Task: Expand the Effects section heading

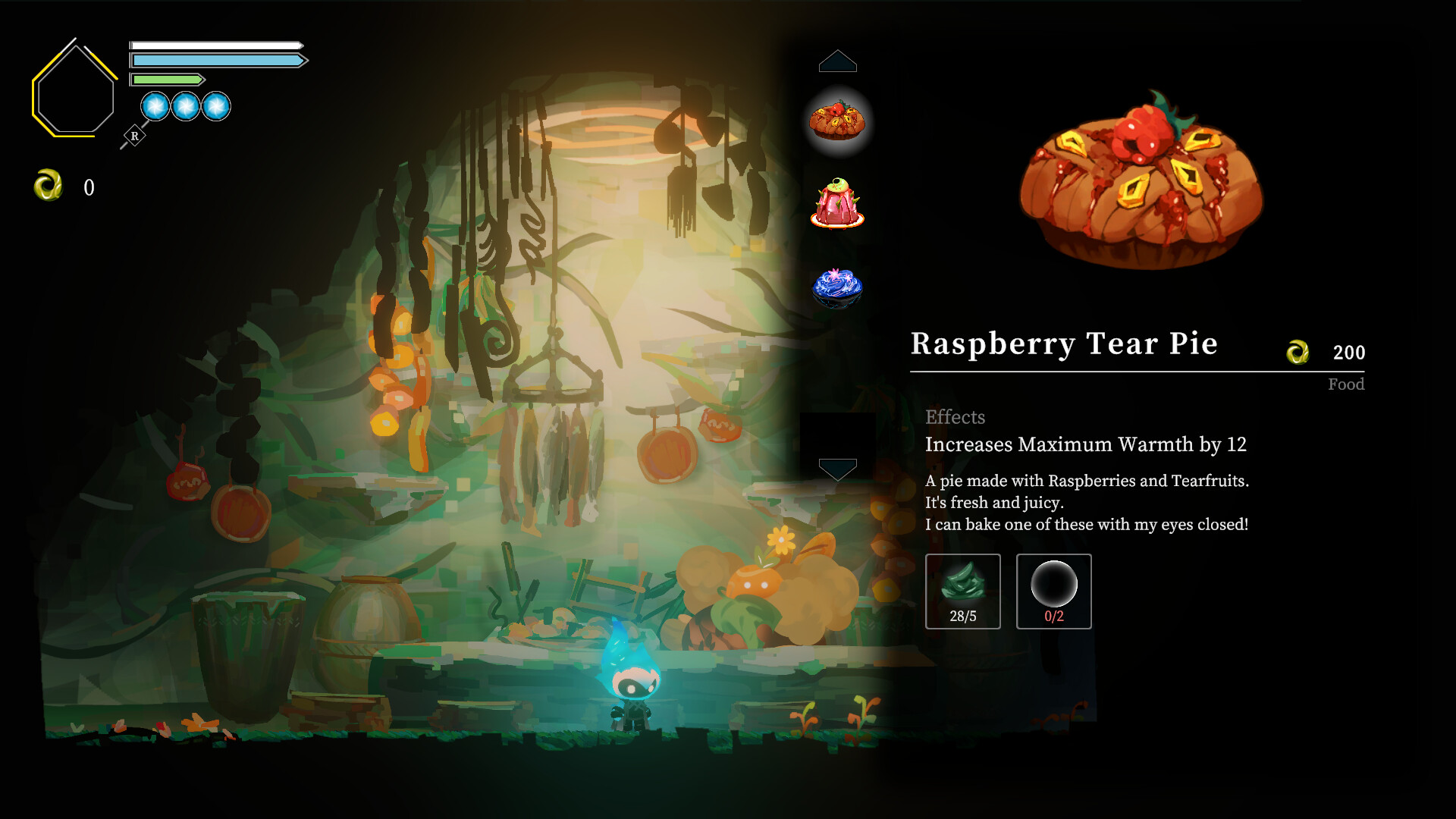Action: 955,417
